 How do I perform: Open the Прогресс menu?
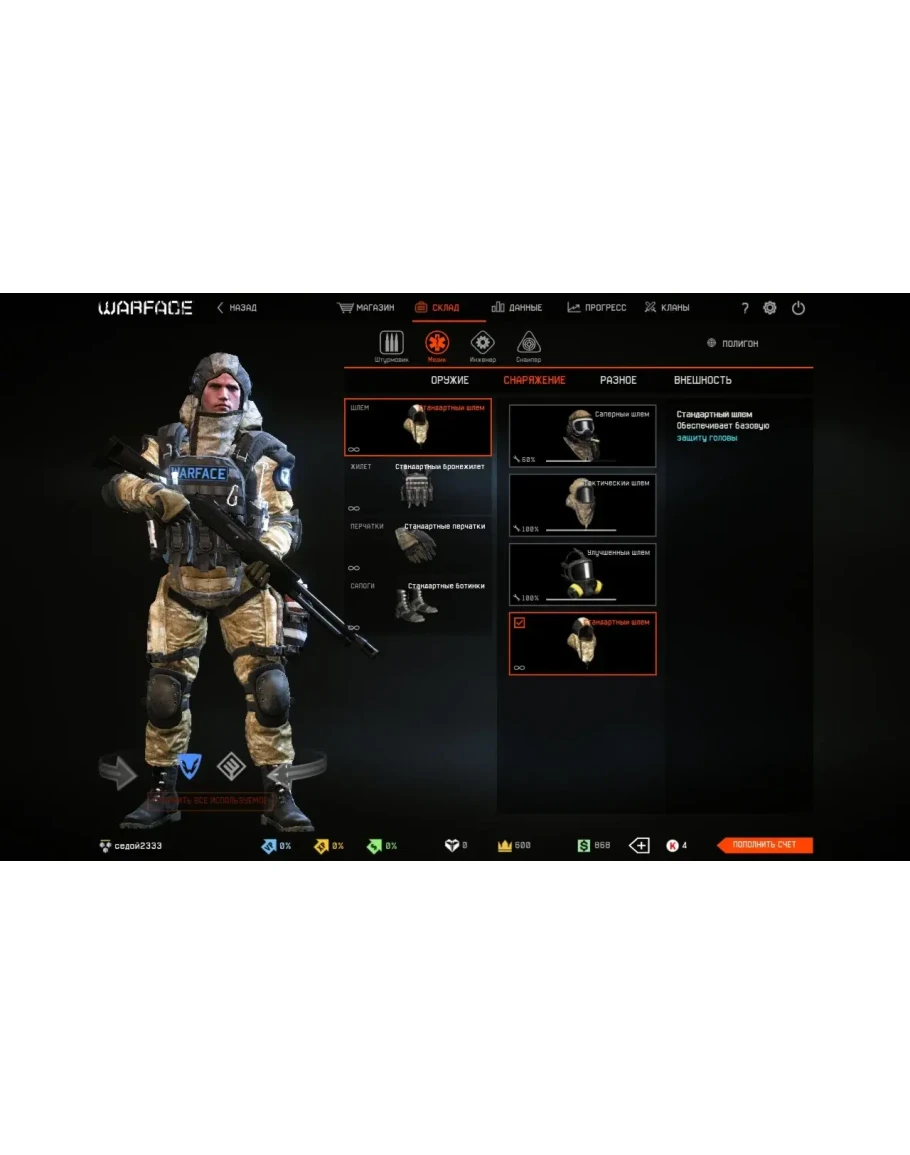pyautogui.click(x=597, y=308)
